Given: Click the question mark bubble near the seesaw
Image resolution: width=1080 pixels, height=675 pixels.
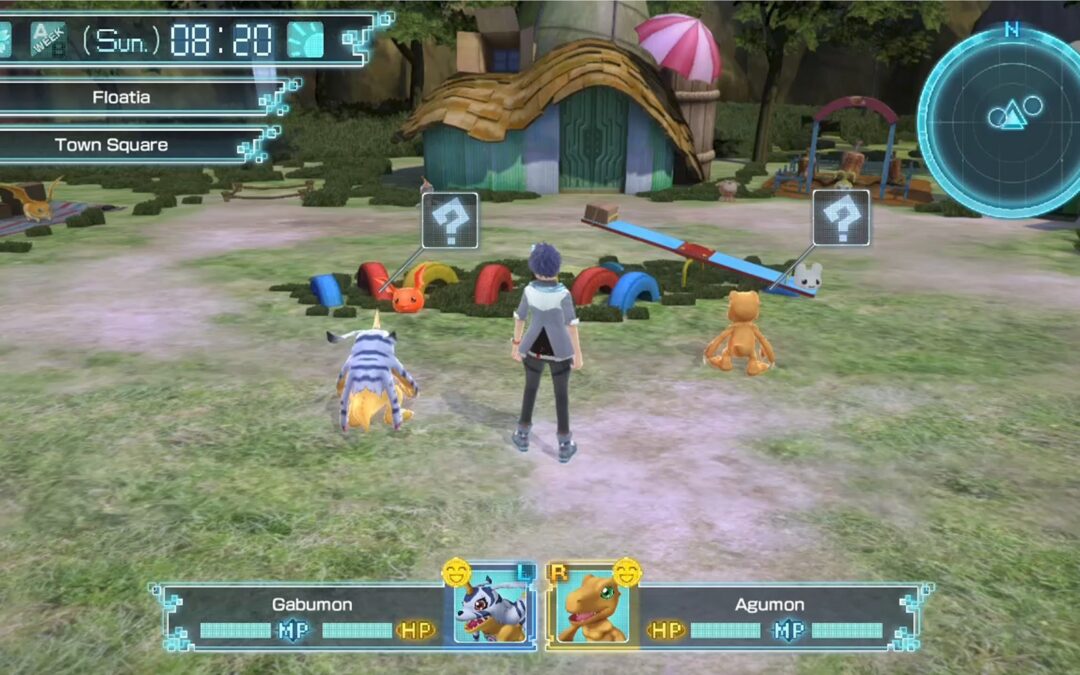Looking at the screenshot, I should tap(841, 218).
